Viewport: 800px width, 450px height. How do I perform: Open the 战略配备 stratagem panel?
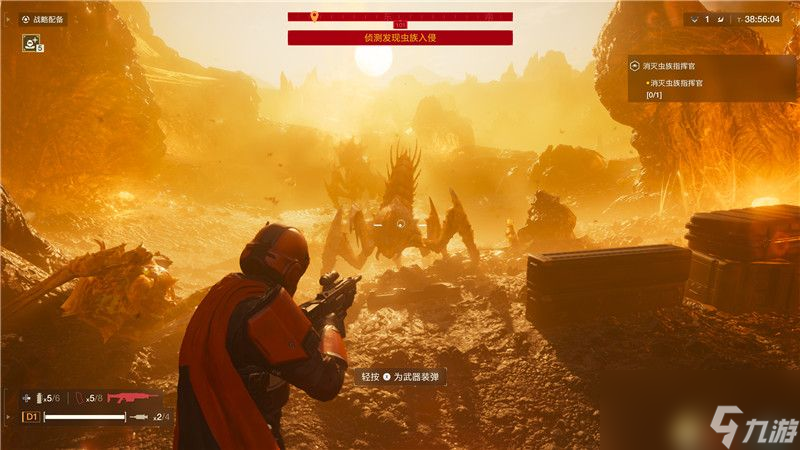47,19
